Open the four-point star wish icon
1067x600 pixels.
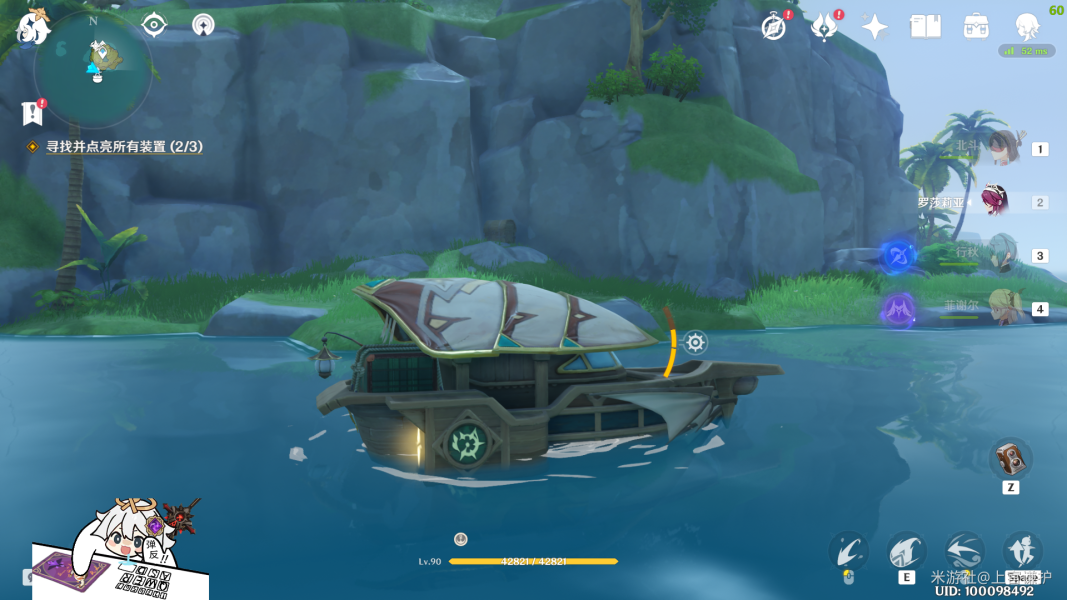[875, 27]
